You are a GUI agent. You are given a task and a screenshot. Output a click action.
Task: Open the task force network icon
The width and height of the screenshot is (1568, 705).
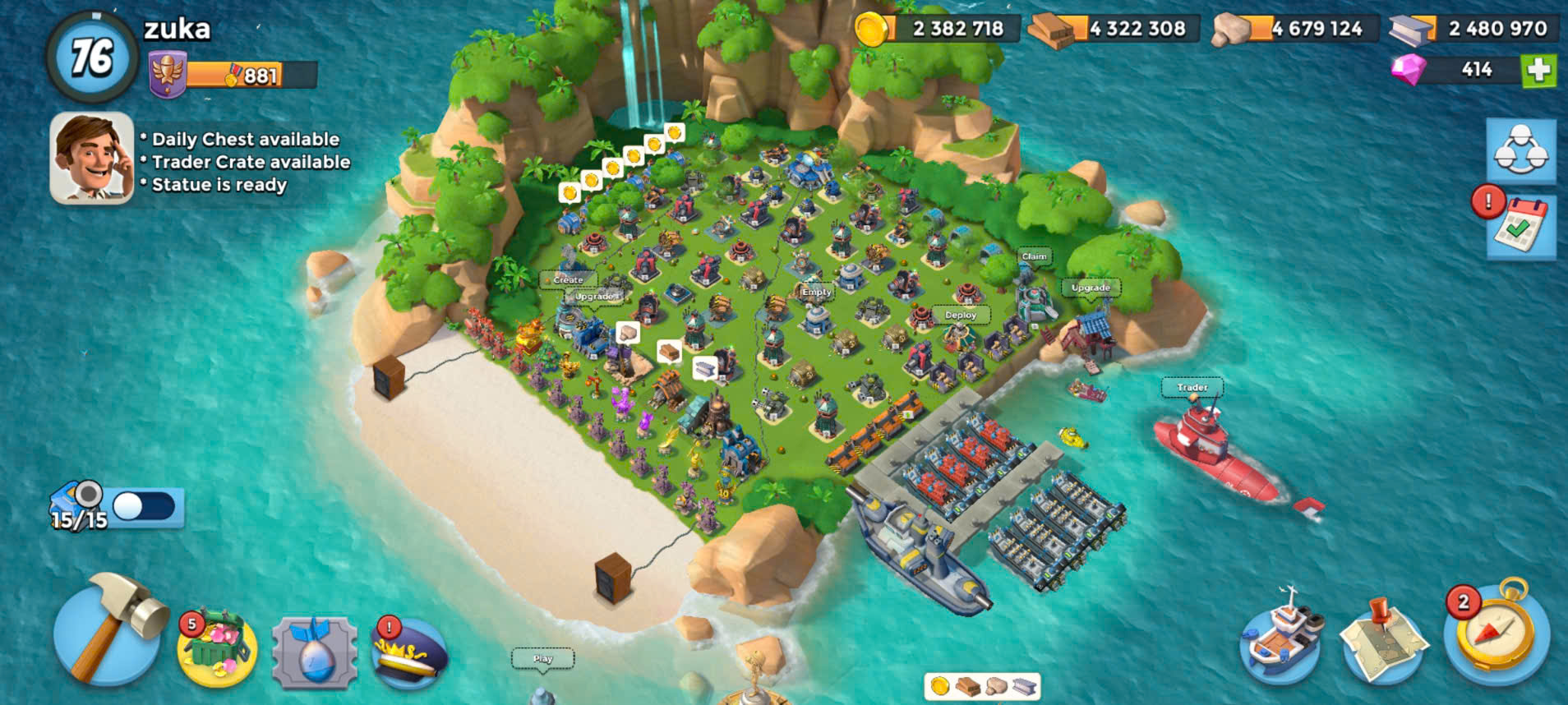pos(1521,151)
